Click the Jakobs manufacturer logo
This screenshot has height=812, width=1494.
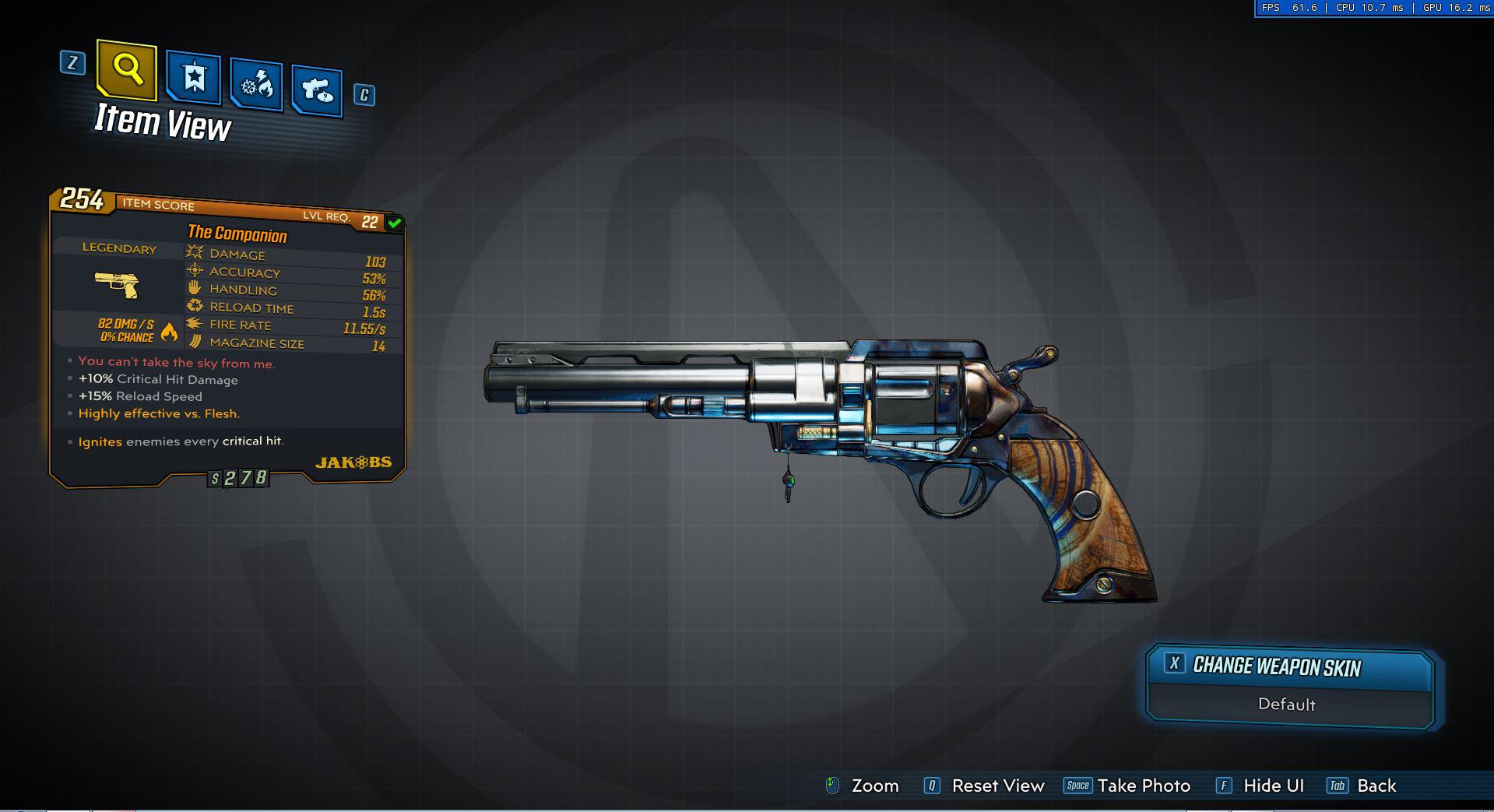[x=355, y=462]
